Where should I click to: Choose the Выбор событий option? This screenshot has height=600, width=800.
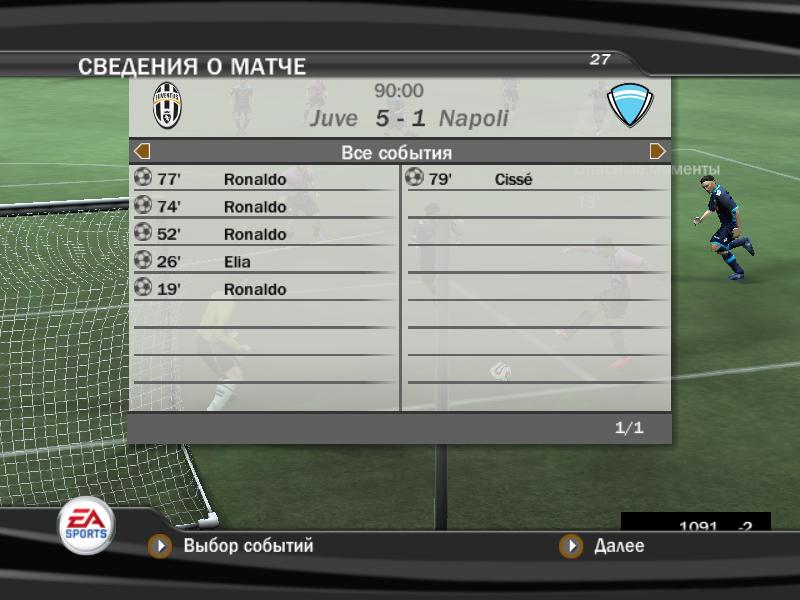(x=247, y=546)
